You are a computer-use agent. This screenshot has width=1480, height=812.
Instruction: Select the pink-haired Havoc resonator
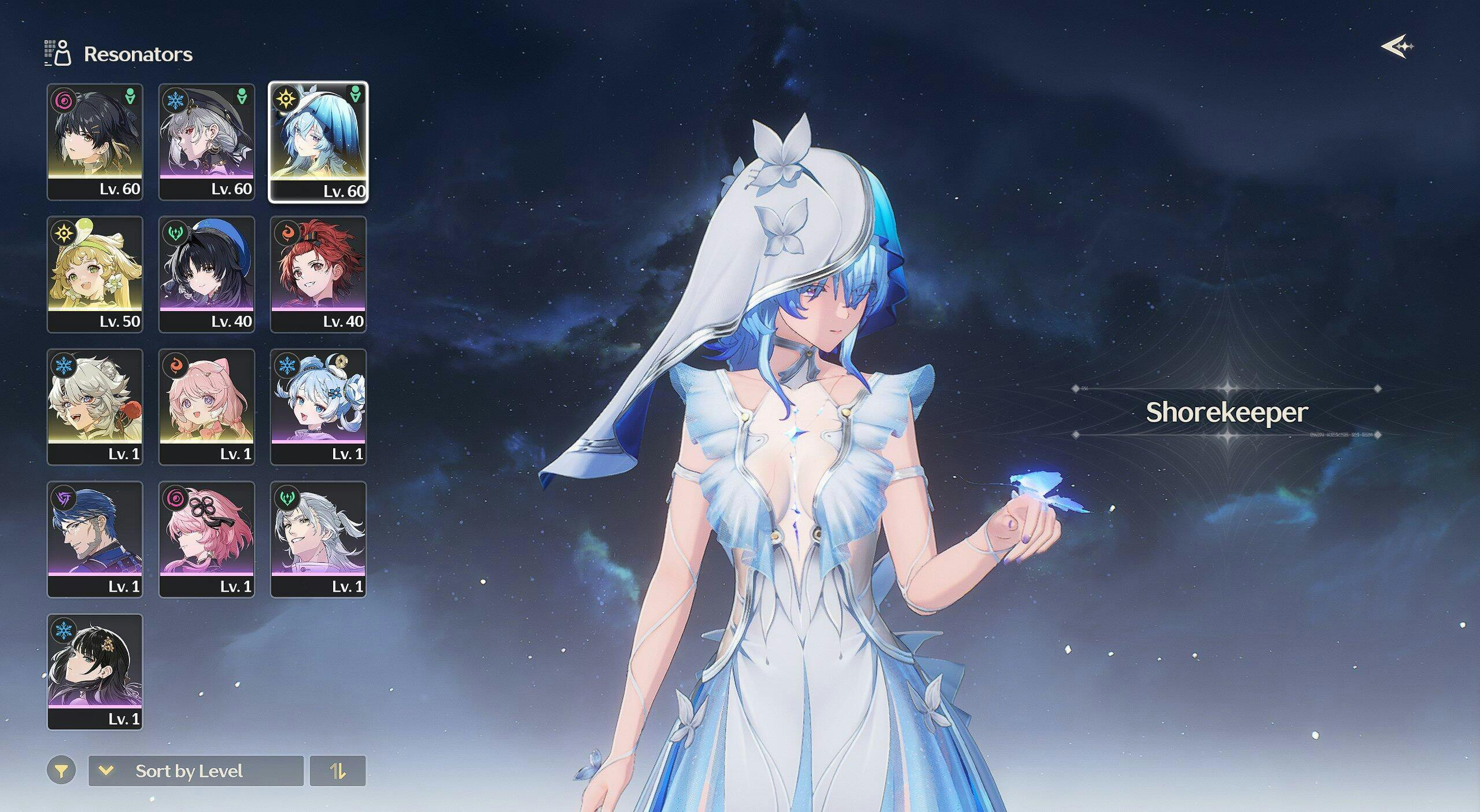pyautogui.click(x=206, y=539)
